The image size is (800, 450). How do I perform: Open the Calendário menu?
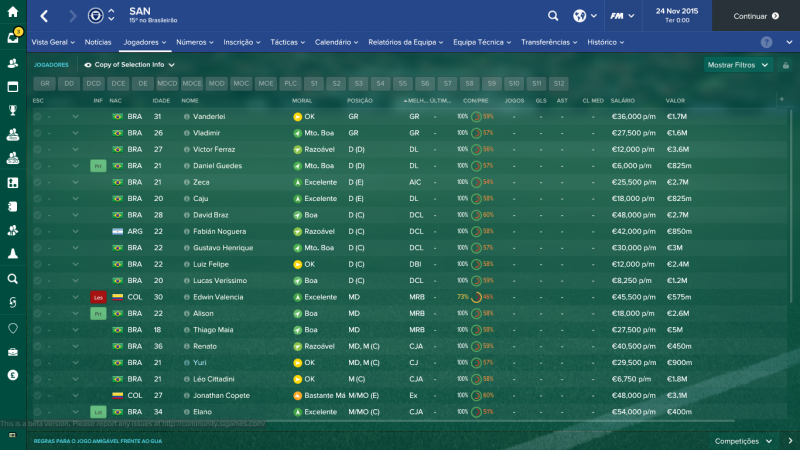[x=337, y=43]
